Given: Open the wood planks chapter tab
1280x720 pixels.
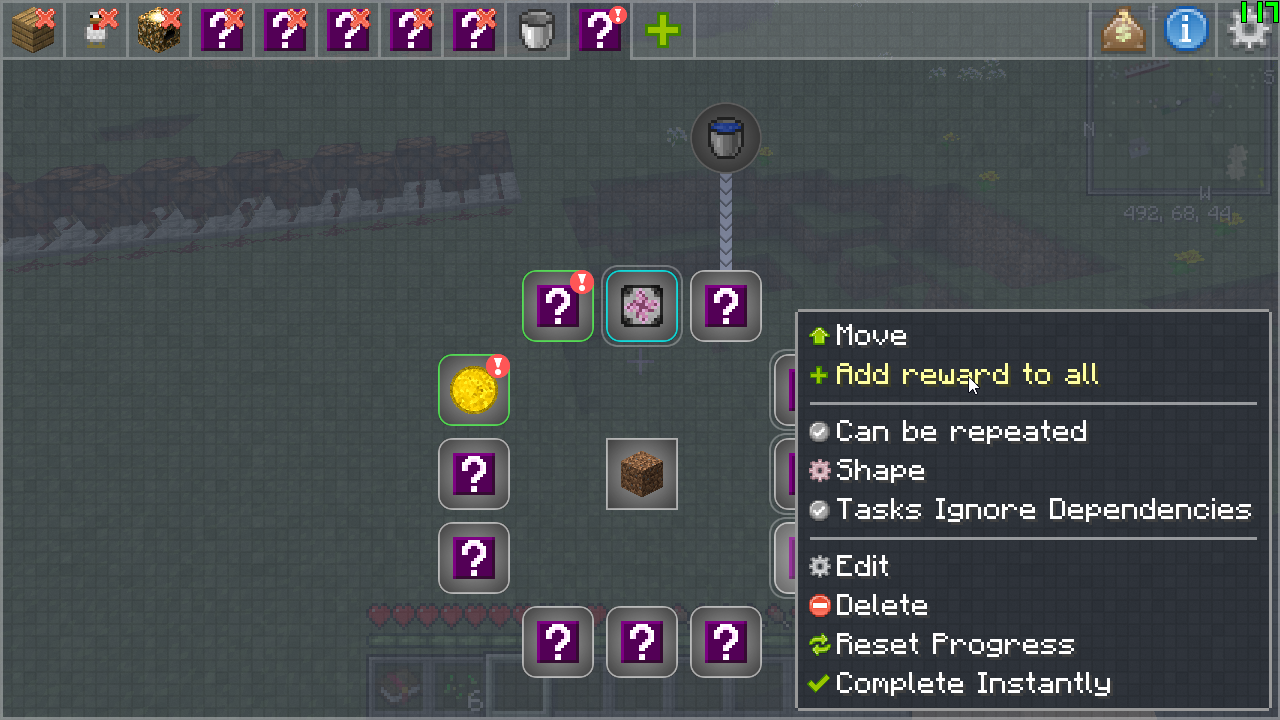Looking at the screenshot, I should (34, 30).
